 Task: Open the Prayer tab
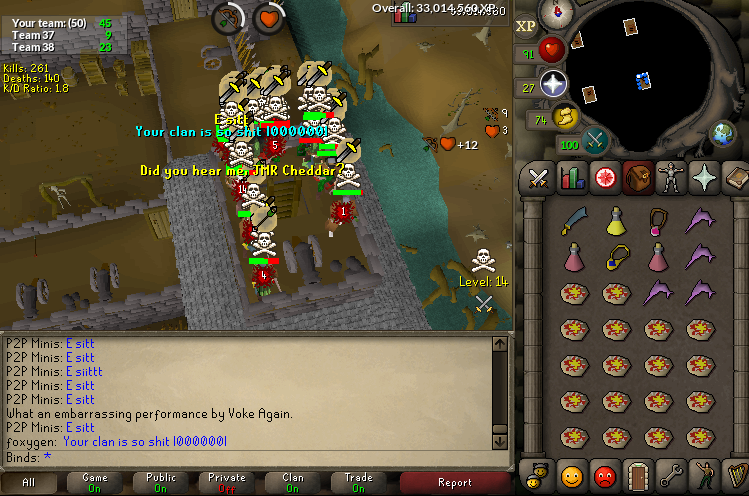coord(703,178)
